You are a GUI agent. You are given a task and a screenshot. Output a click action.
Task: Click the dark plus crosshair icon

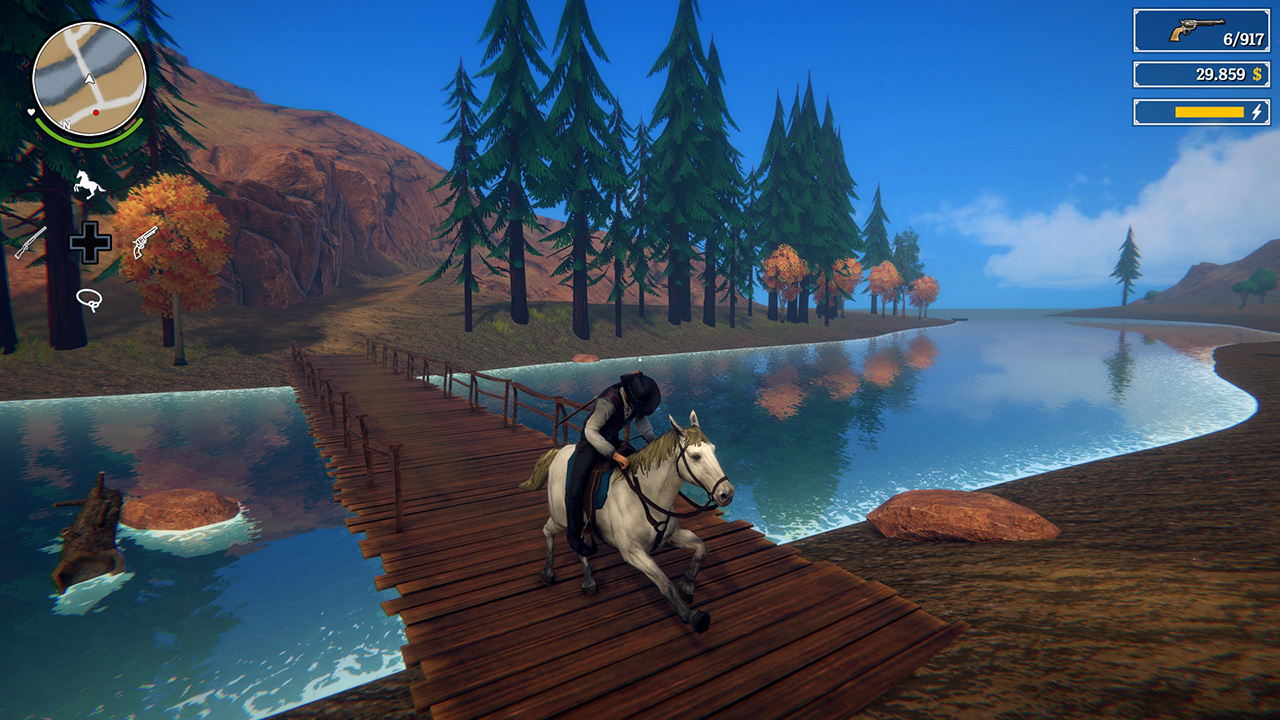tap(92, 243)
